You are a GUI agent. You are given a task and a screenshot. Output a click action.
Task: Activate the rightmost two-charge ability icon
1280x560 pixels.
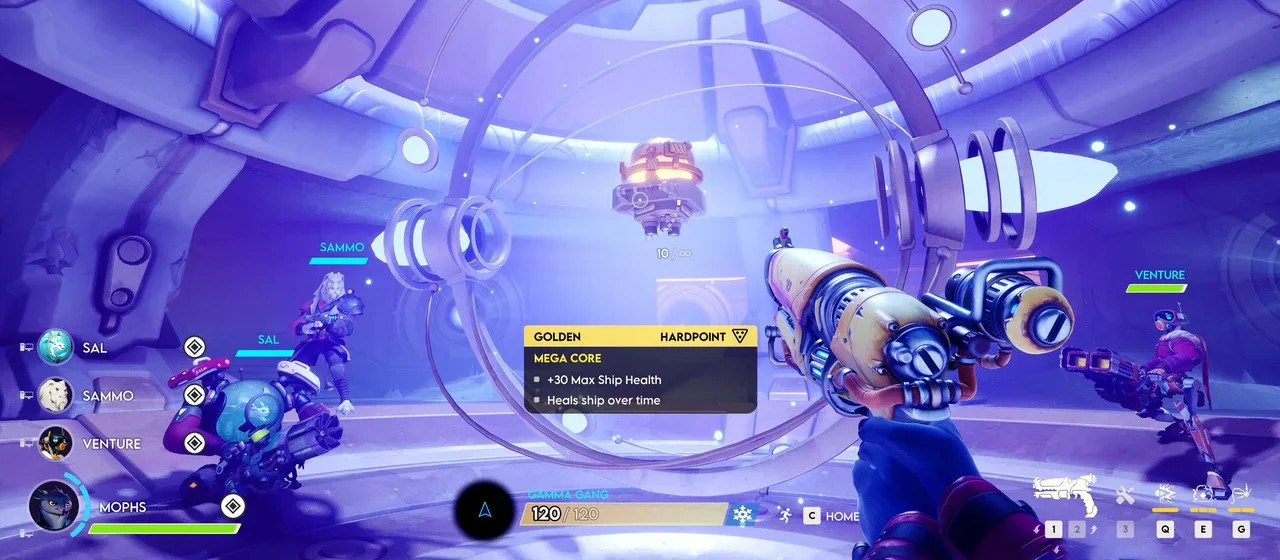(x=1241, y=494)
